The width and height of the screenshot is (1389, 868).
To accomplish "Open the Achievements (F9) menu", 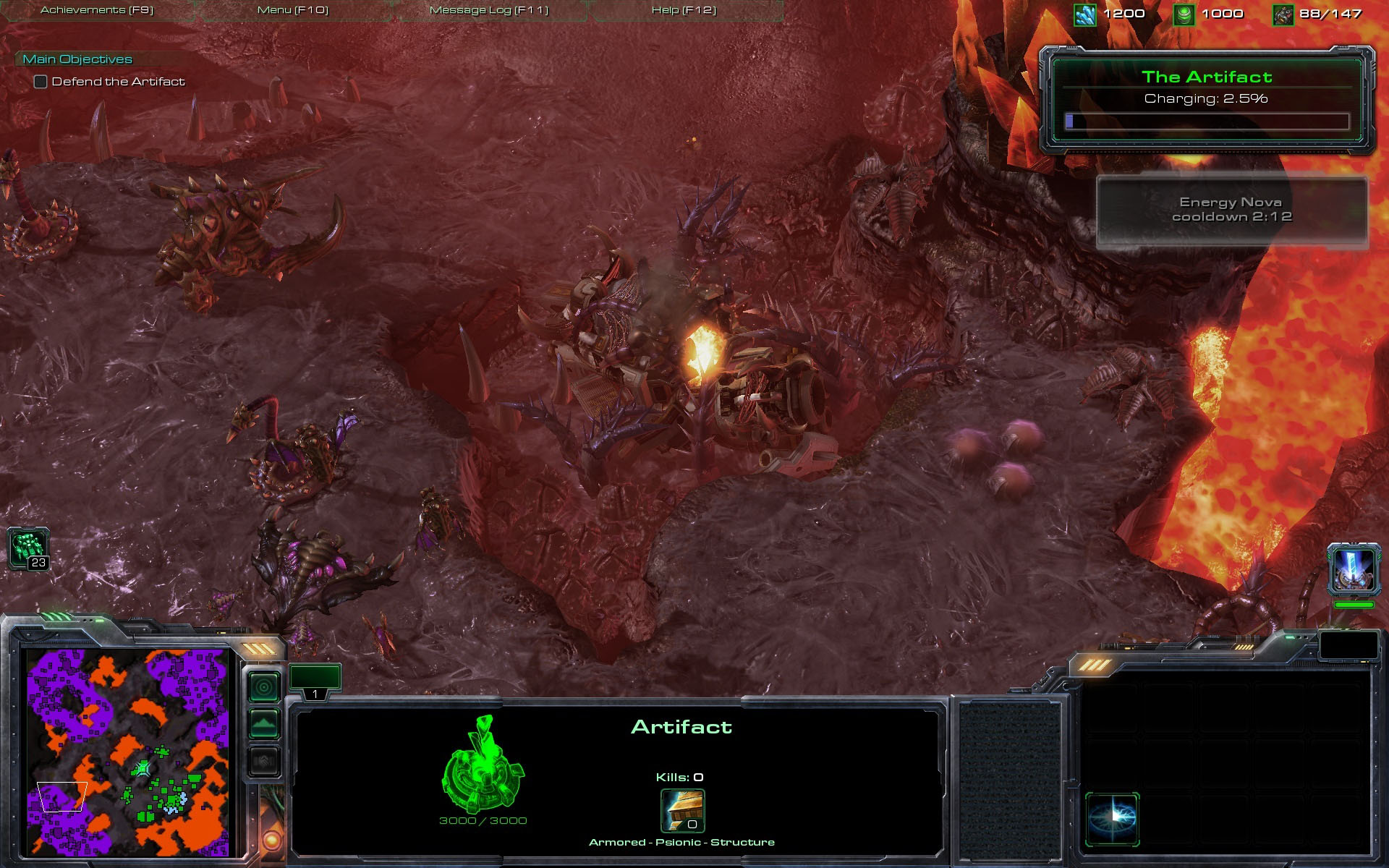I will tap(97, 10).
